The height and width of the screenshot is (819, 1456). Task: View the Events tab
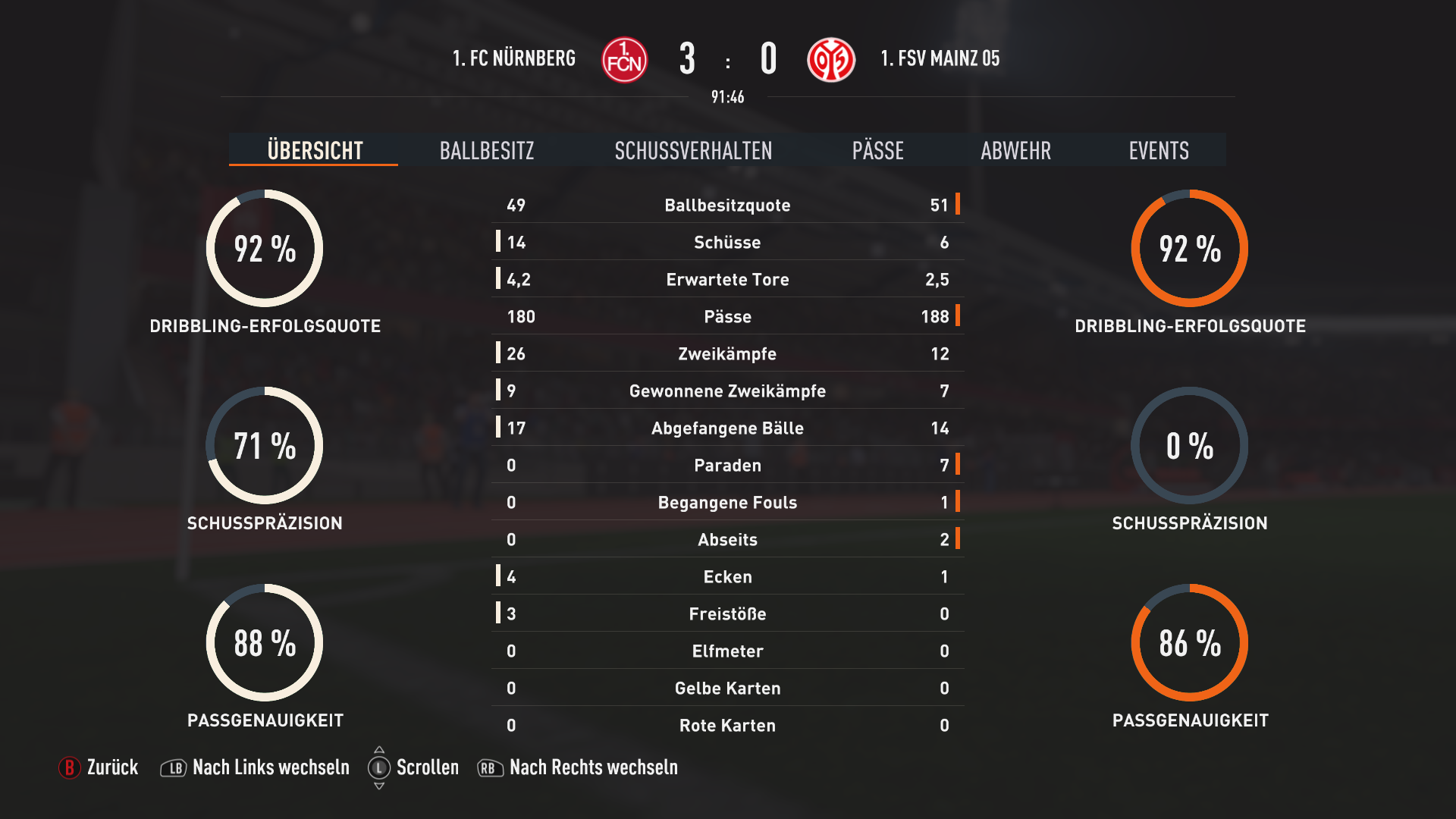click(1158, 150)
